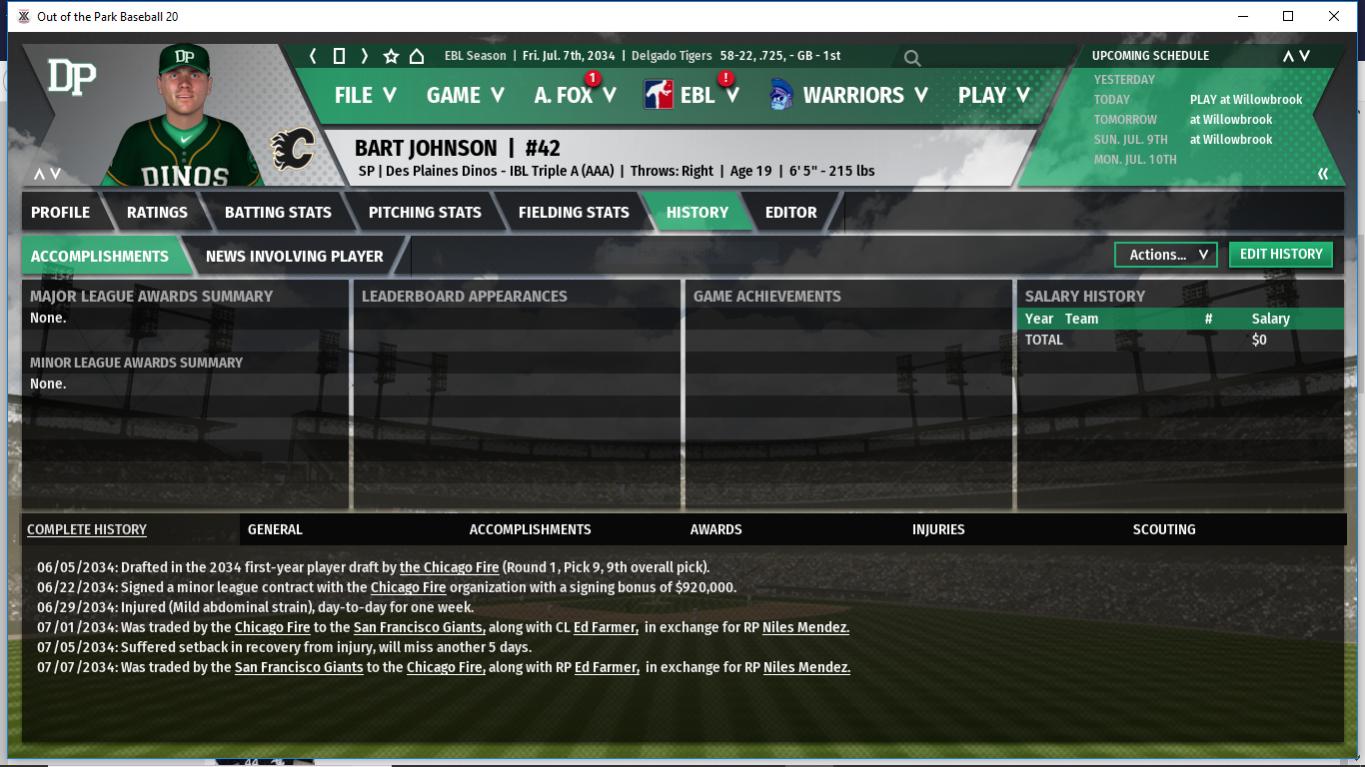Open the PLAY menu
Image resolution: width=1365 pixels, height=767 pixels.
(993, 95)
